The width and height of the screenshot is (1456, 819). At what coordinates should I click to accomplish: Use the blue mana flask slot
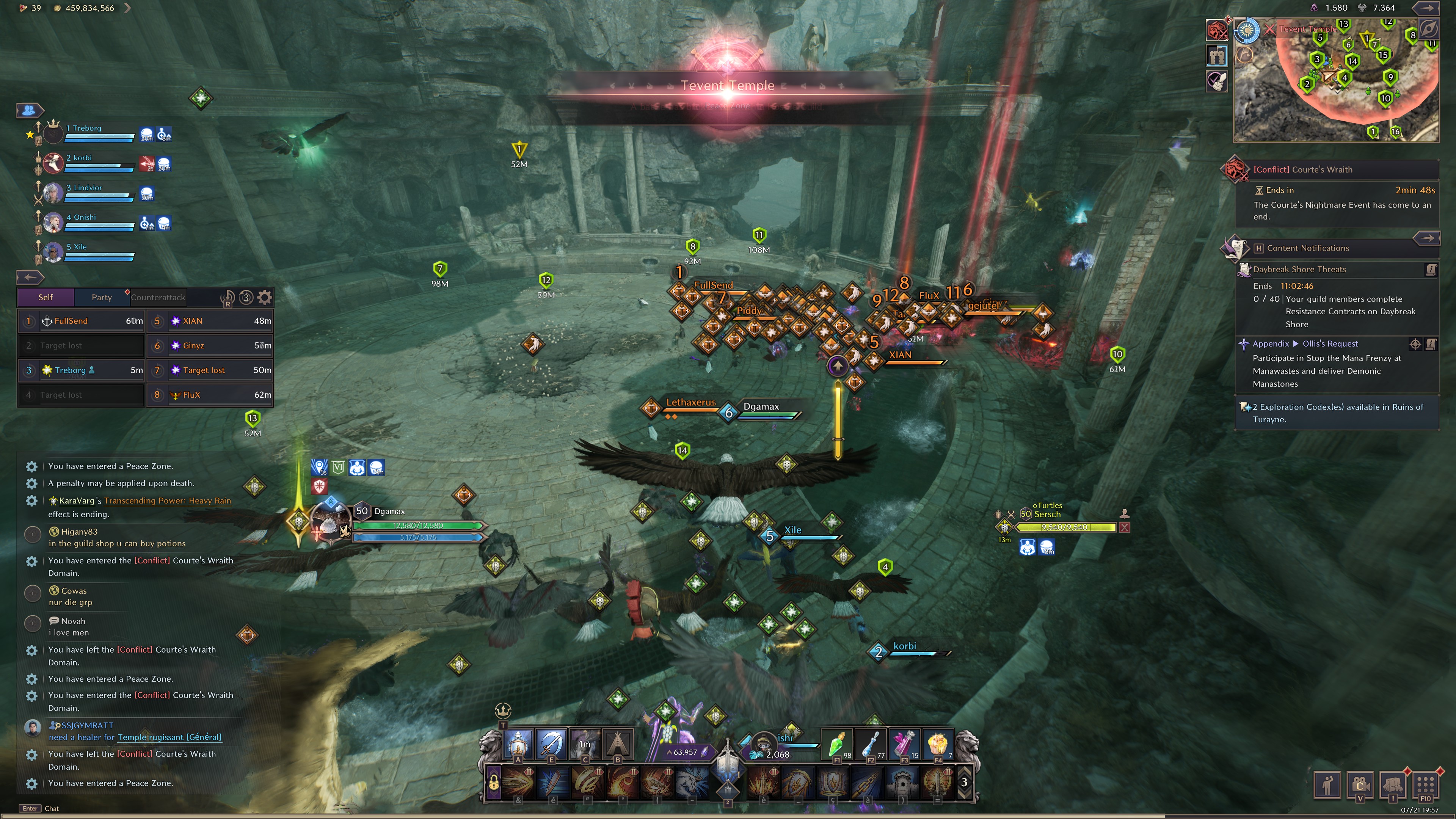pos(871,744)
